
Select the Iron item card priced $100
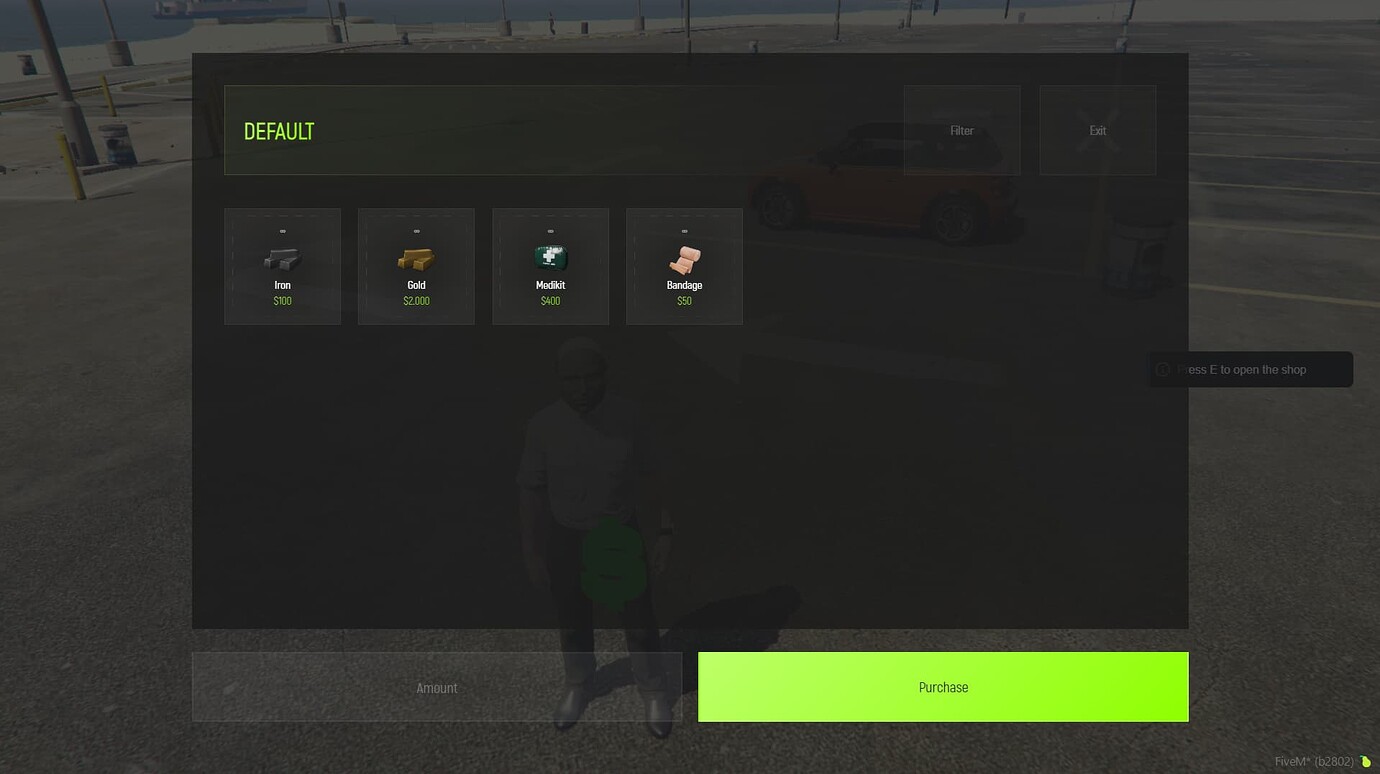point(282,265)
